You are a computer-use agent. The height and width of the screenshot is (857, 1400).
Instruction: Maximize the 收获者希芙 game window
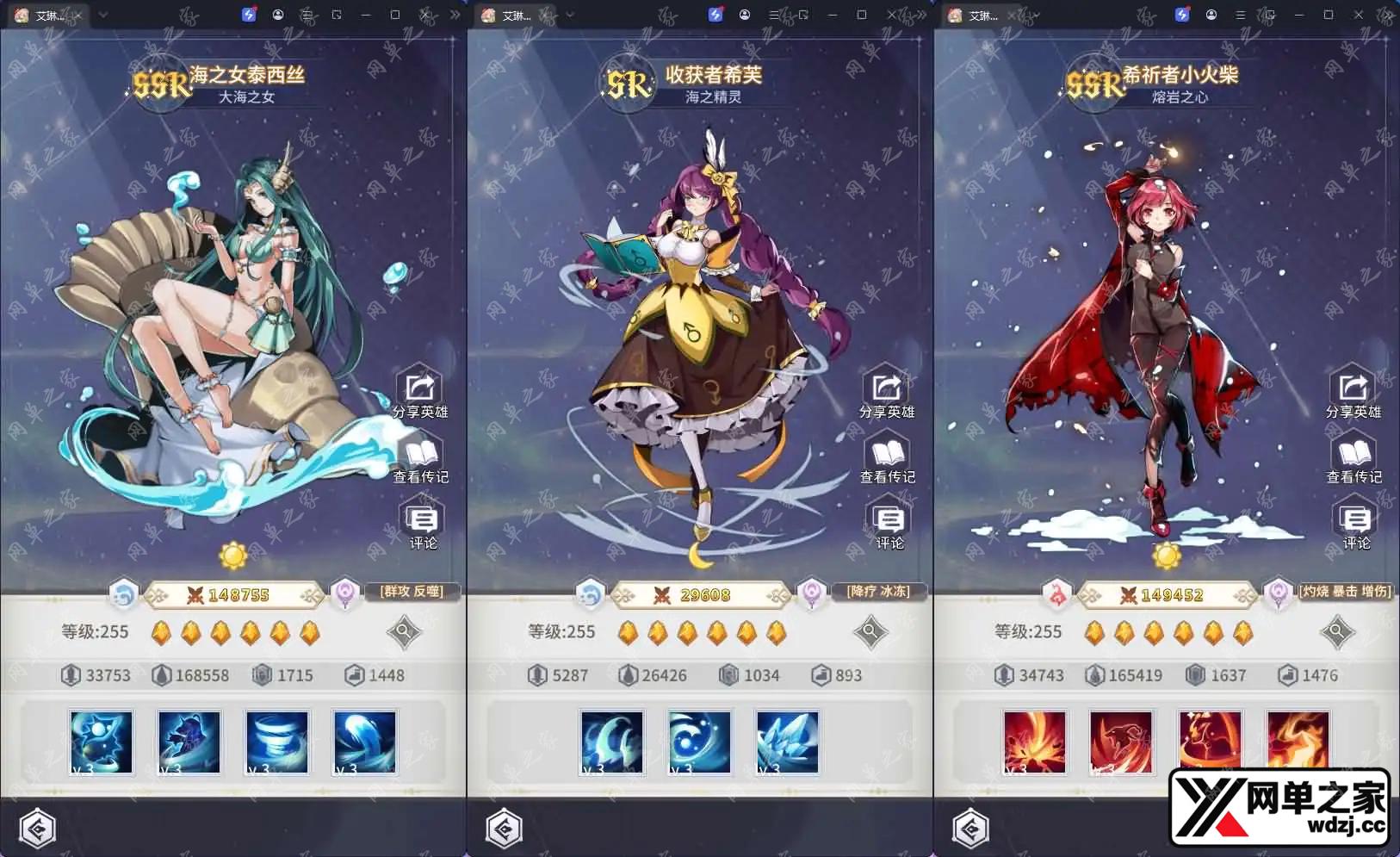point(862,15)
